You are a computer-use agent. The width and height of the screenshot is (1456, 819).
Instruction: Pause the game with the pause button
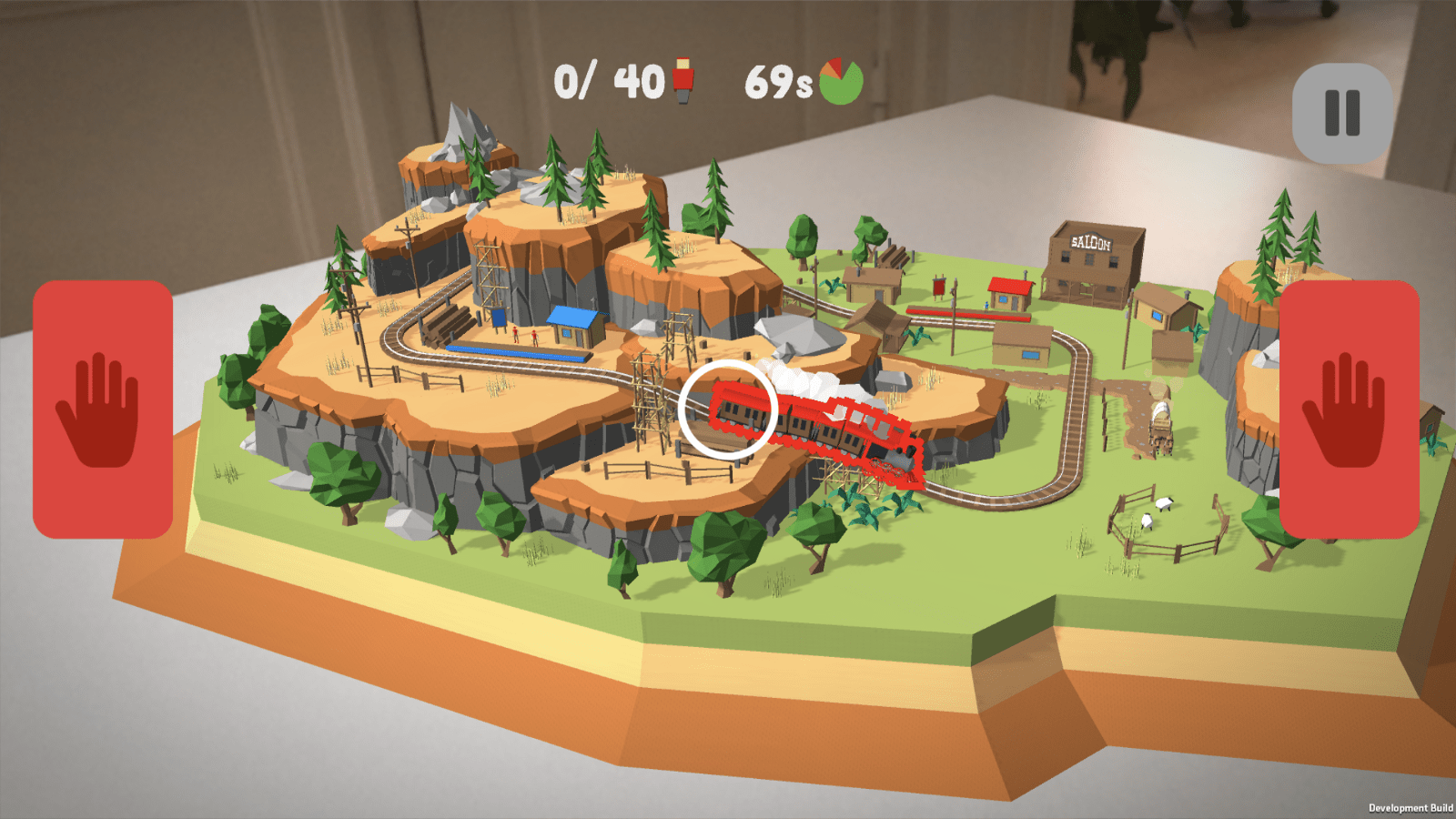(x=1342, y=113)
